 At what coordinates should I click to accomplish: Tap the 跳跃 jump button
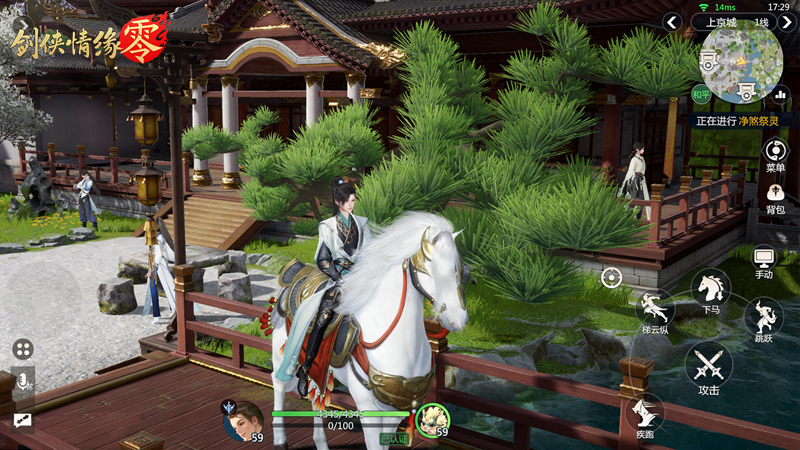(763, 320)
